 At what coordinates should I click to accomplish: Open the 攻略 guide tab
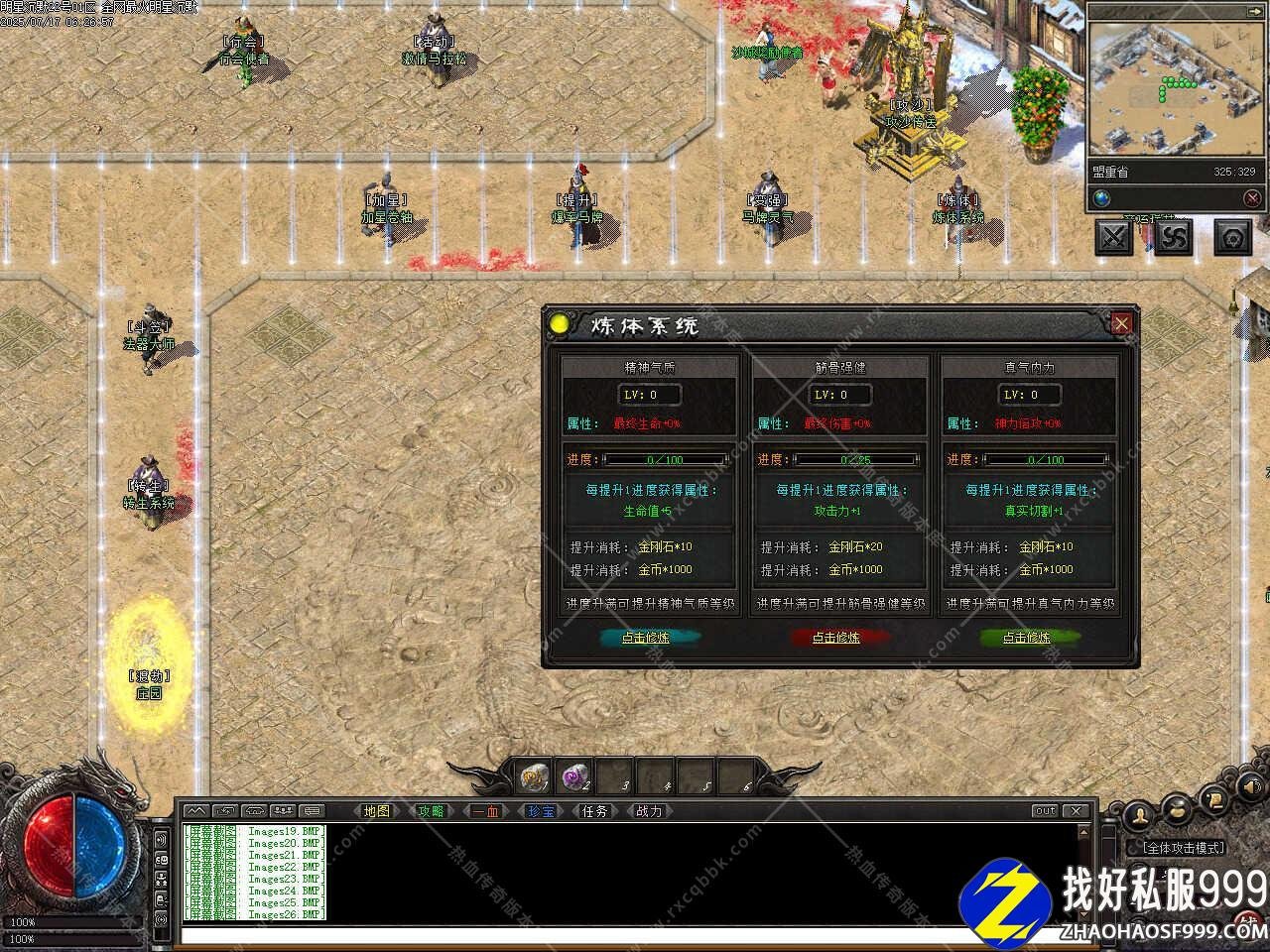431,811
